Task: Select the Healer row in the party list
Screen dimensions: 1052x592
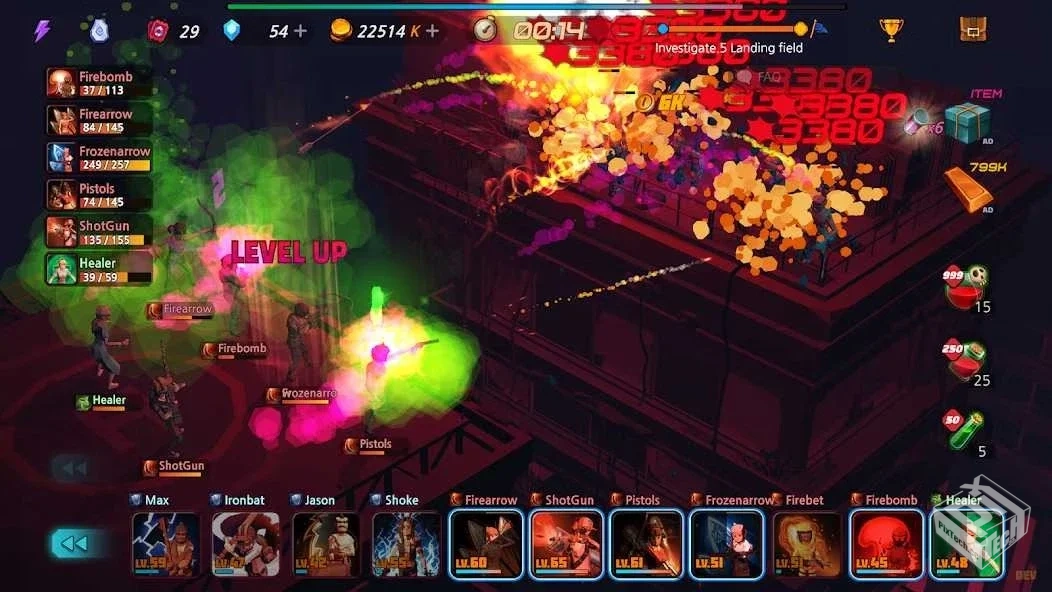Action: (x=99, y=269)
